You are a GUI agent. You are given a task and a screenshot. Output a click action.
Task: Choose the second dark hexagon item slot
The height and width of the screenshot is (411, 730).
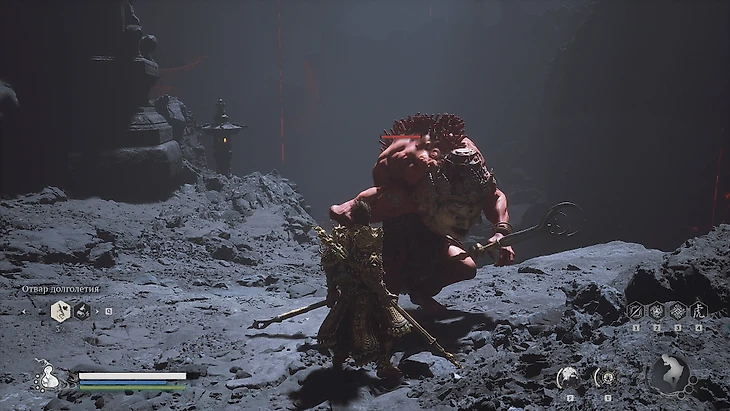click(x=83, y=312)
